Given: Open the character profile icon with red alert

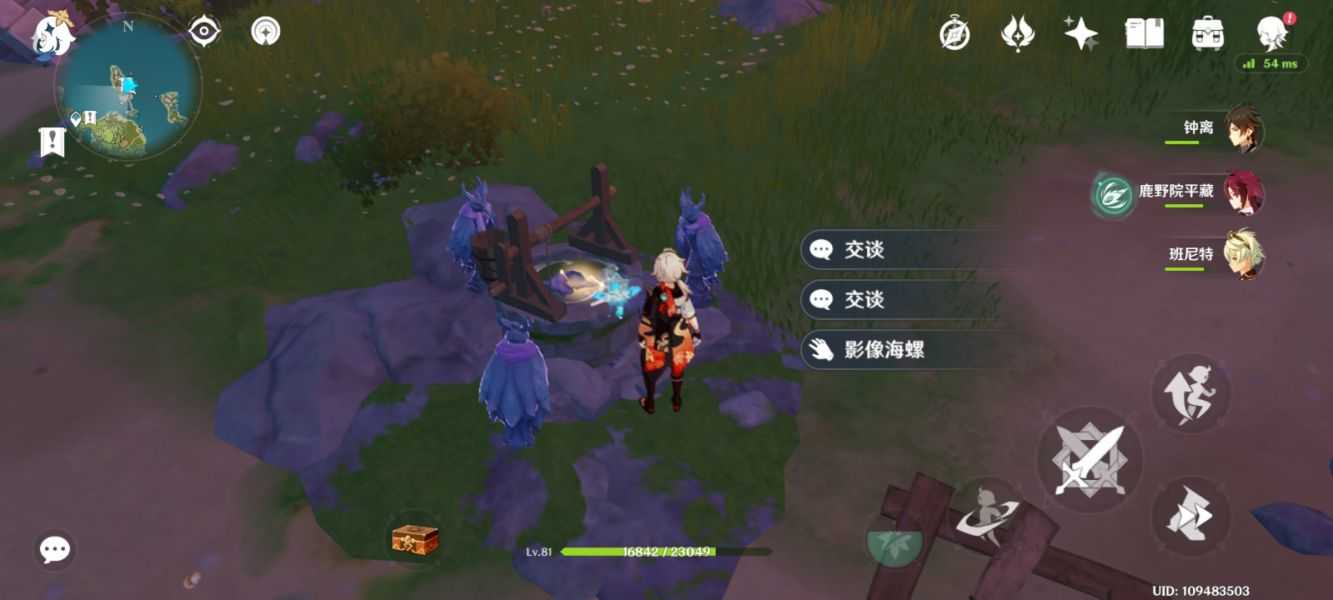Looking at the screenshot, I should (x=1271, y=33).
